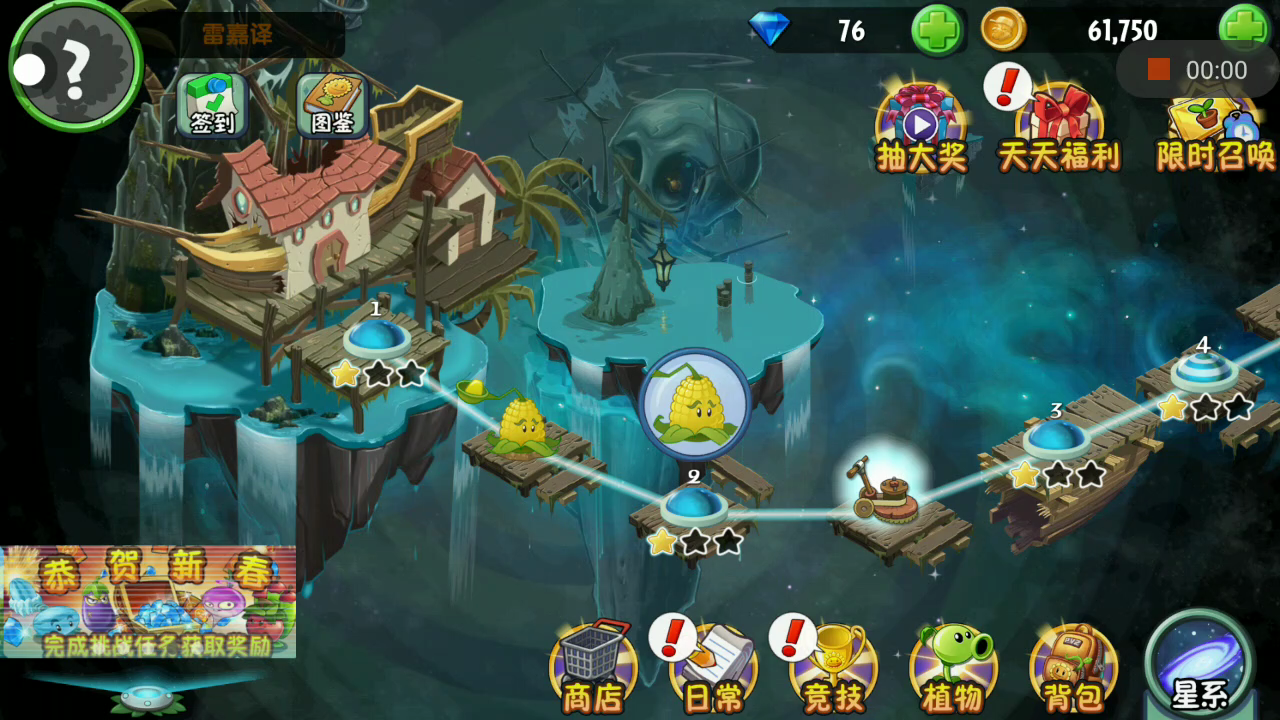Viewport: 1280px width, 720px height.
Task: Select level 3 node on the map
Action: tap(1056, 437)
